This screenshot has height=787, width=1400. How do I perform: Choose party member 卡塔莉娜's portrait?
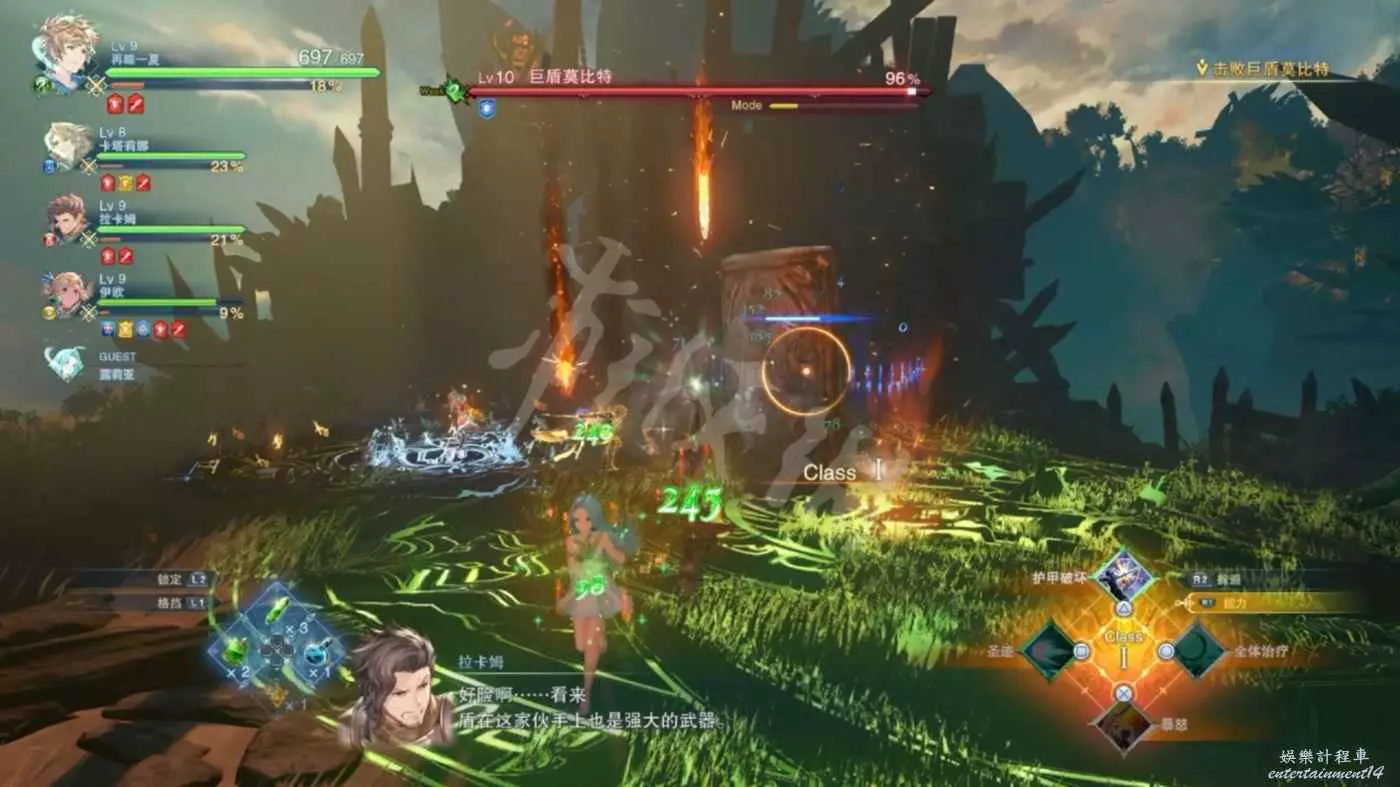68,146
